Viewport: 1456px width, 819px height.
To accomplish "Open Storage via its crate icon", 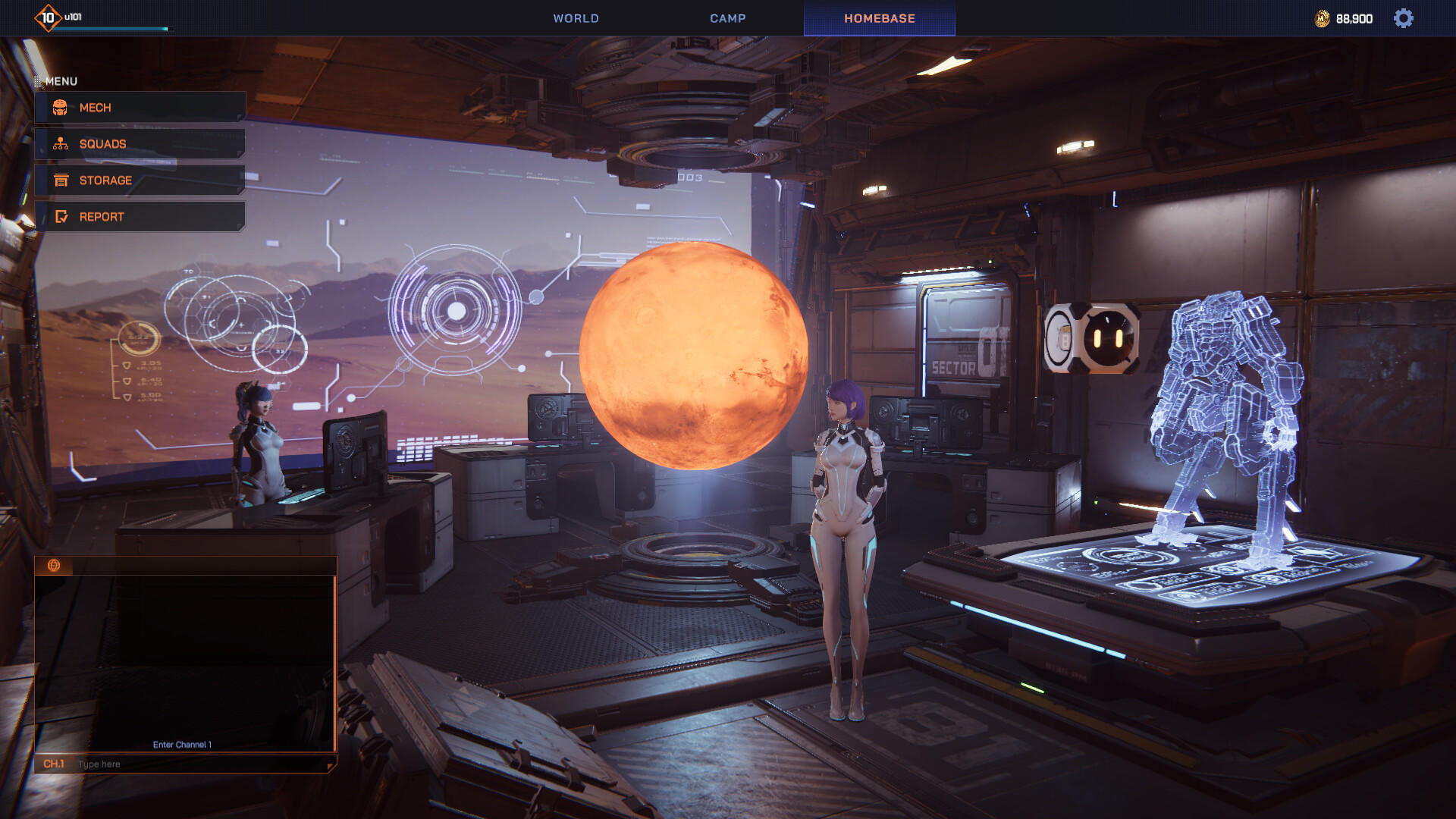I will (61, 180).
